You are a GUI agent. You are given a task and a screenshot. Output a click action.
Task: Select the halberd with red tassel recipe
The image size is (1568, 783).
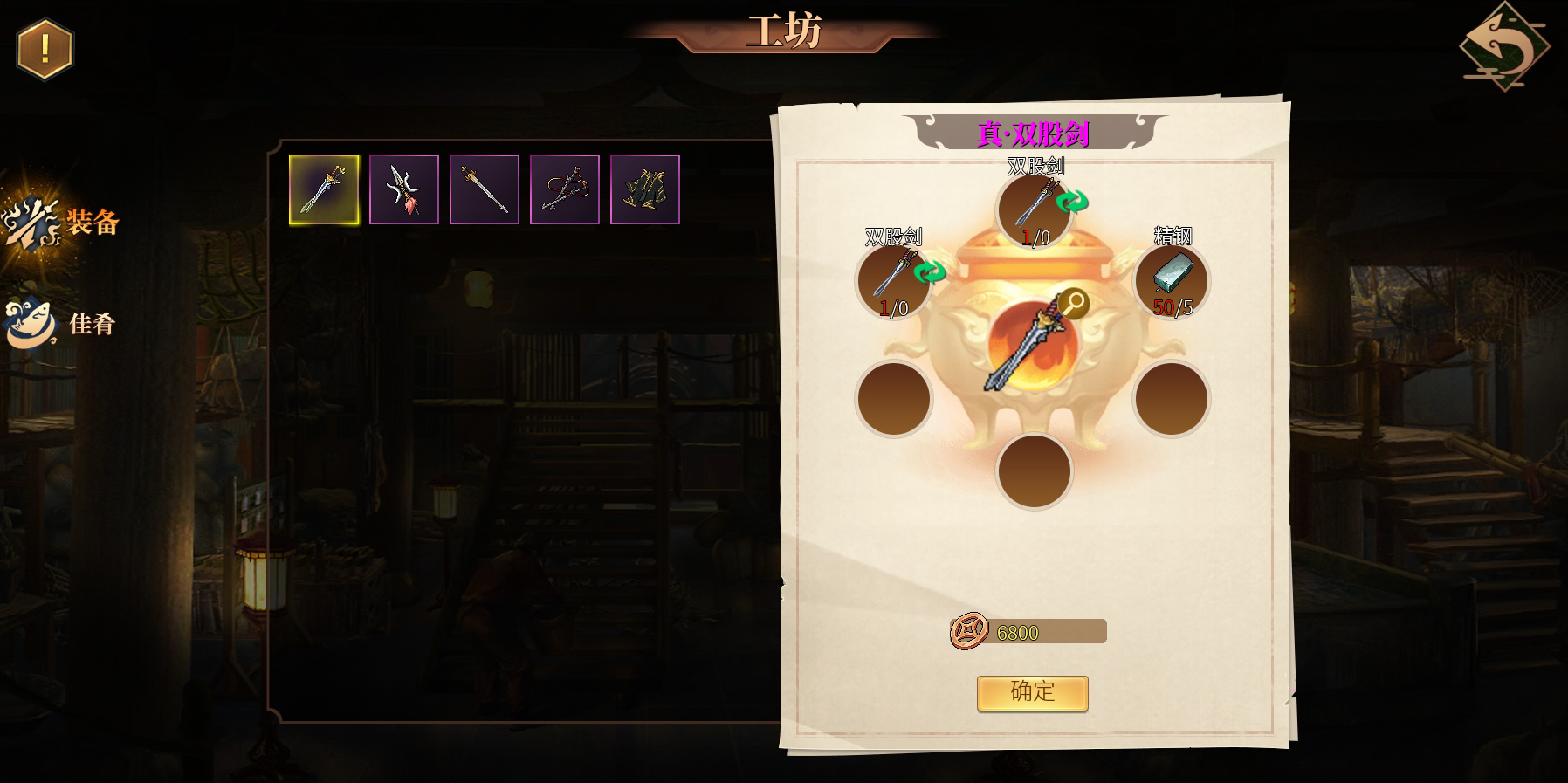click(404, 189)
